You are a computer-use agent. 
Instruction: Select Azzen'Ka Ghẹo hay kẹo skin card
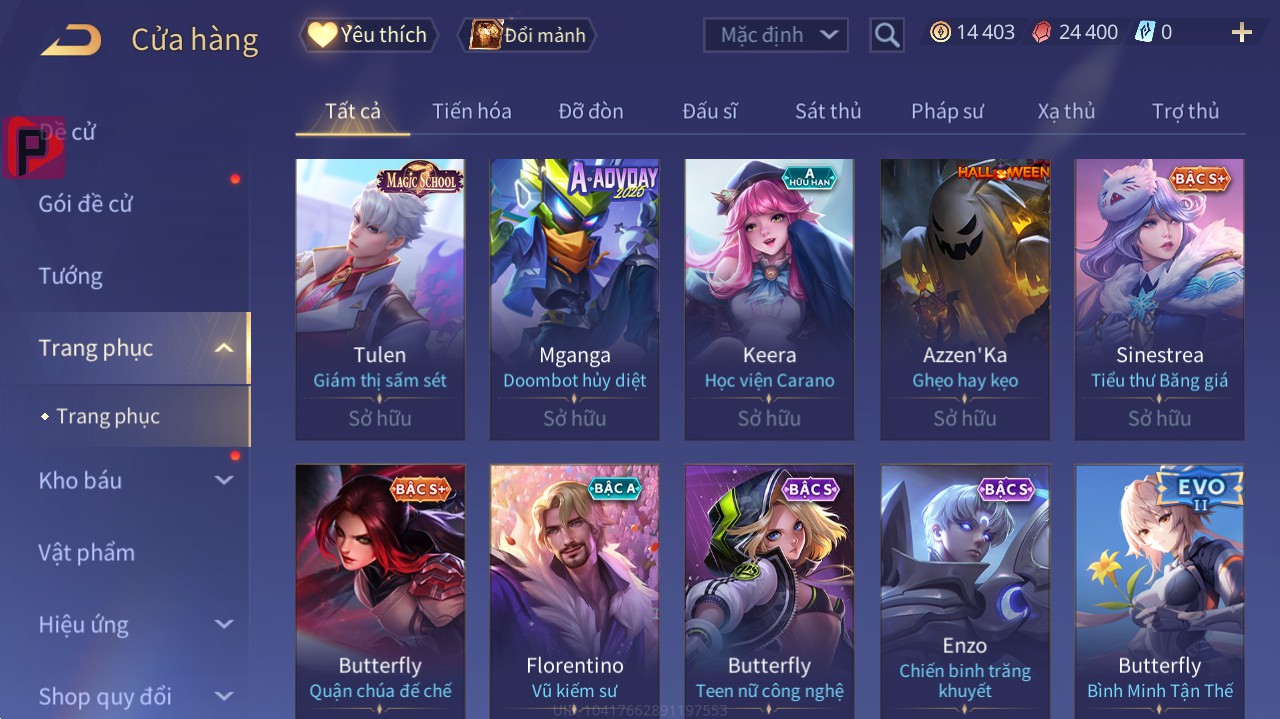965,298
